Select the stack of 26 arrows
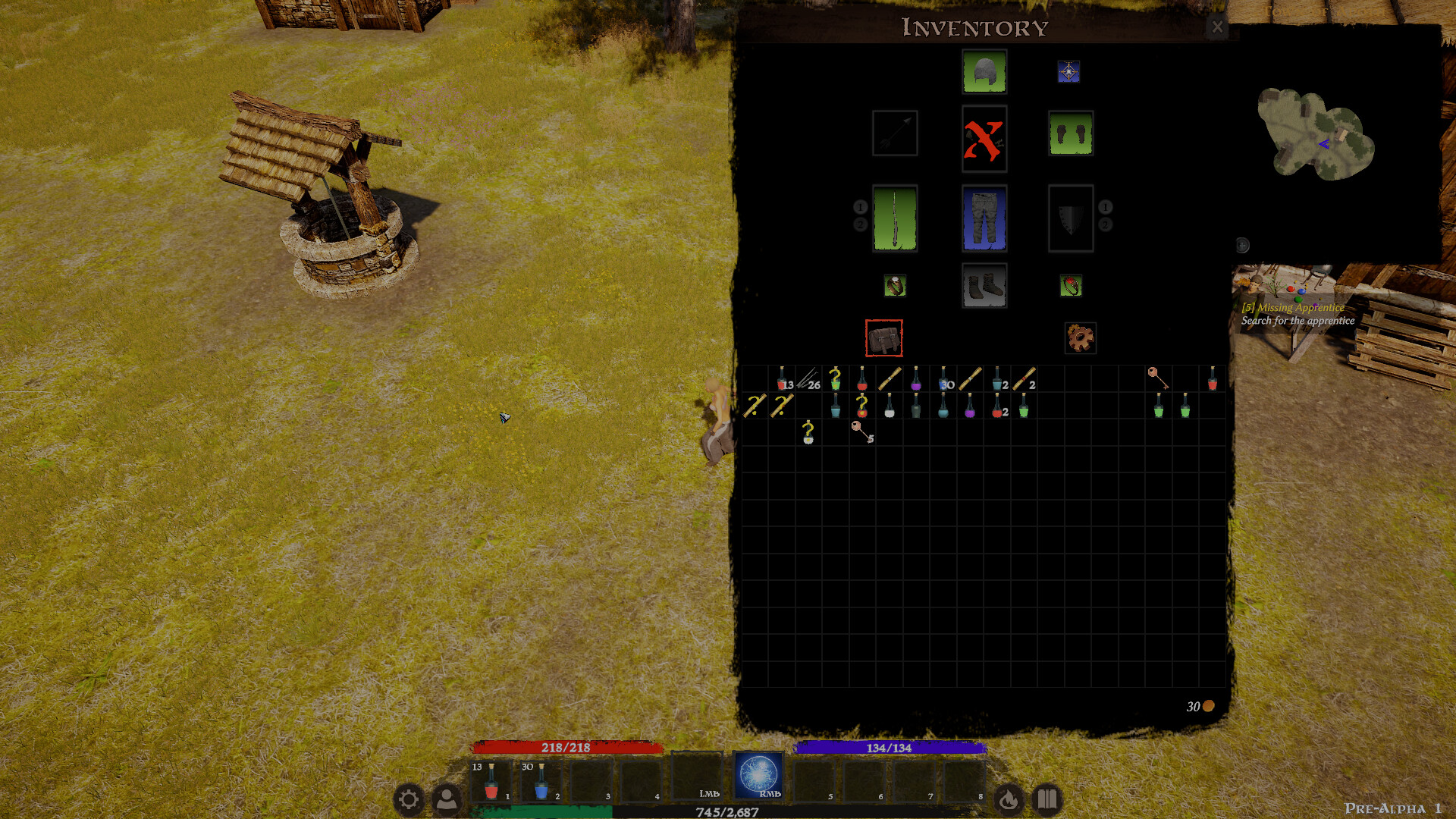Viewport: 1456px width, 819px height. [807, 383]
